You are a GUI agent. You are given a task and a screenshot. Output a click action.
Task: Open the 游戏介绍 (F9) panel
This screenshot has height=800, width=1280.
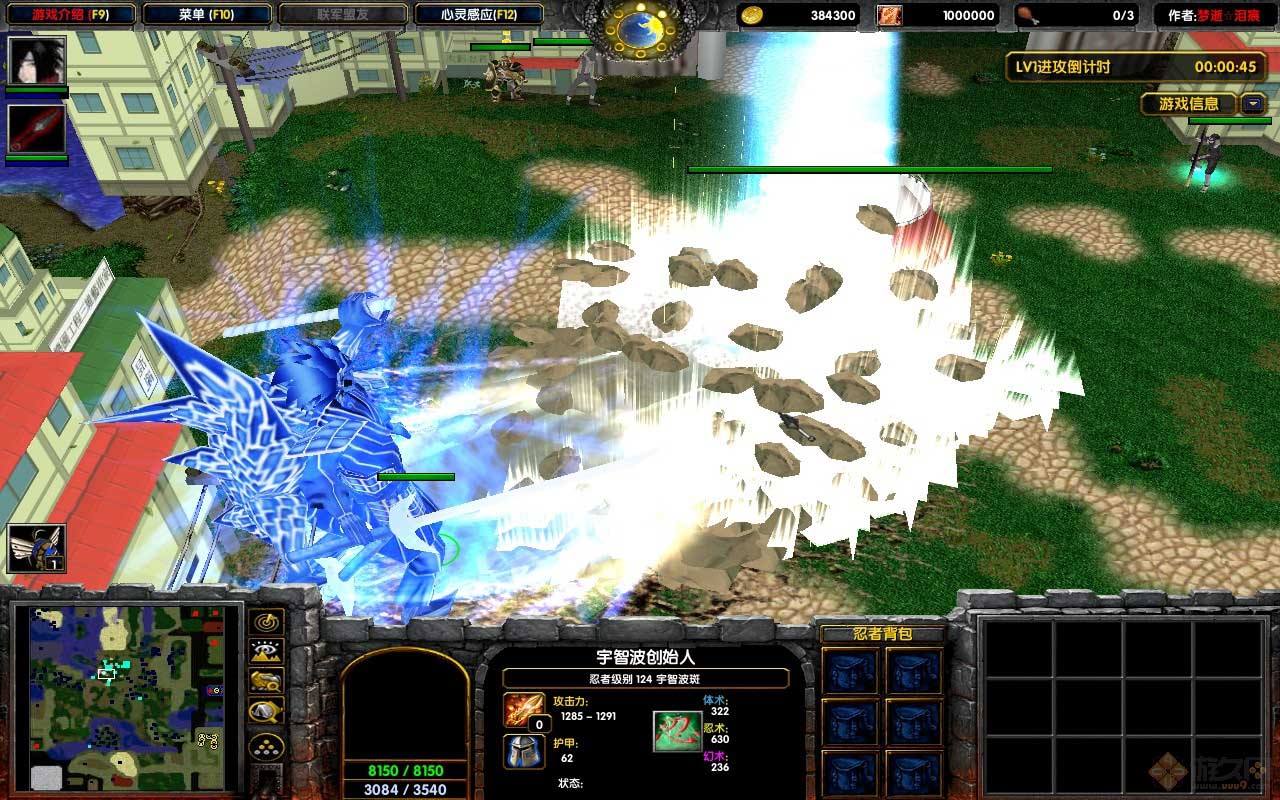coord(70,15)
